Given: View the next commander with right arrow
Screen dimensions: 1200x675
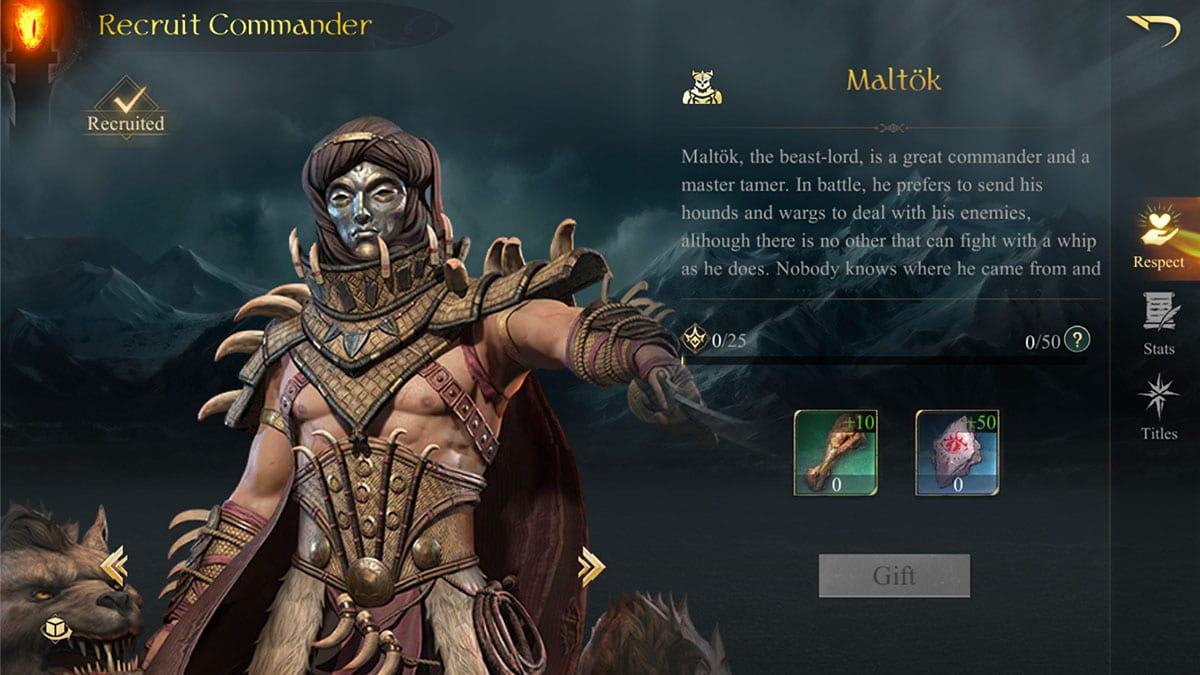Looking at the screenshot, I should pos(591,567).
